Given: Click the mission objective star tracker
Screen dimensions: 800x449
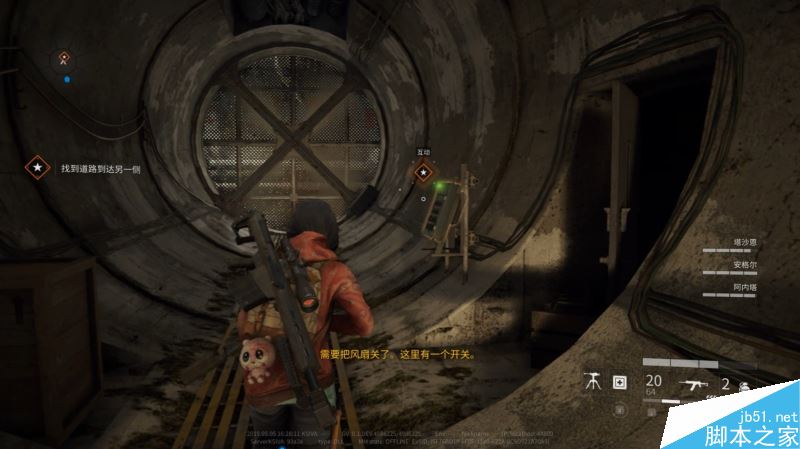Looking at the screenshot, I should [x=37, y=168].
